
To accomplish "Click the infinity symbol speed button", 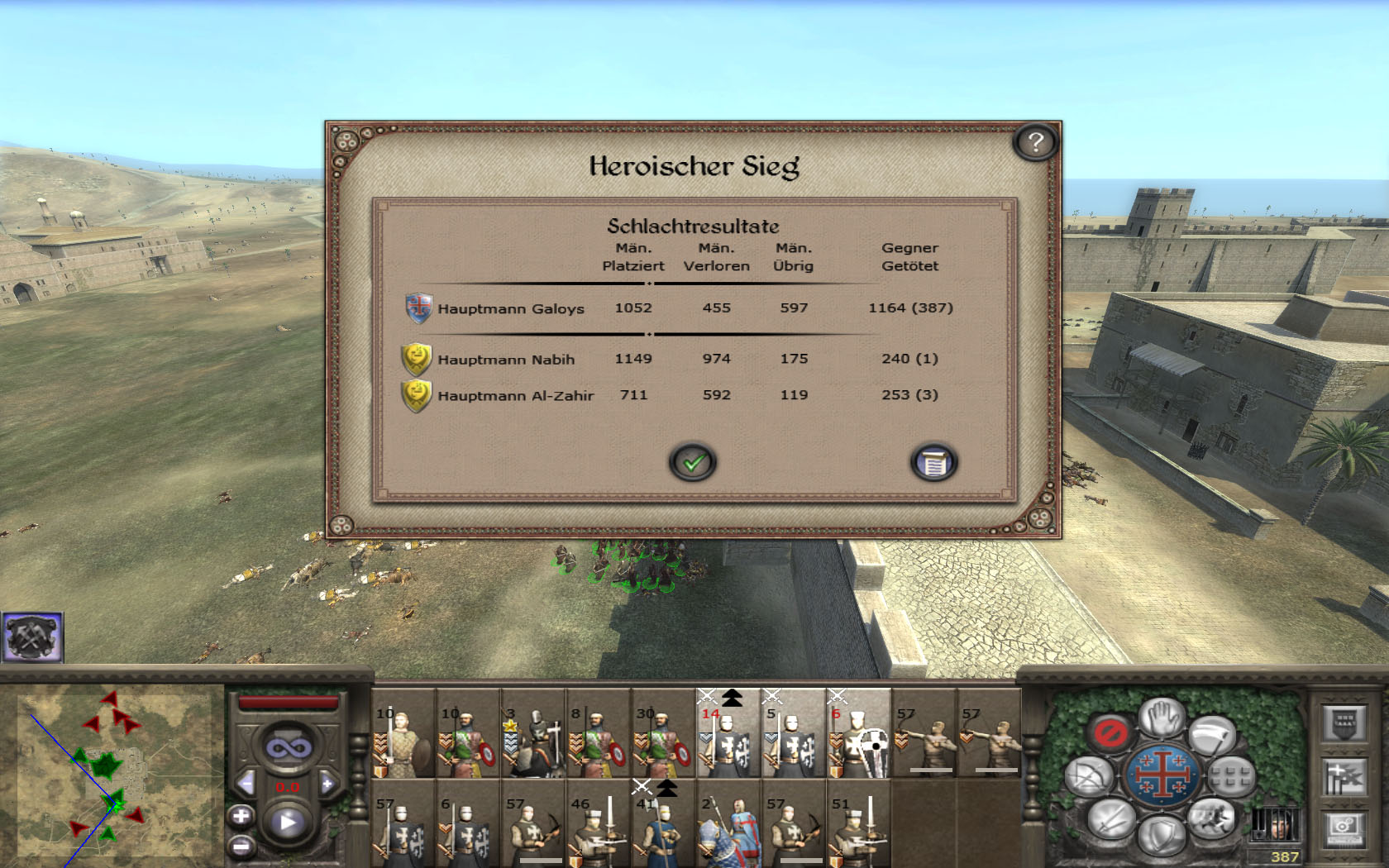I will [x=288, y=748].
